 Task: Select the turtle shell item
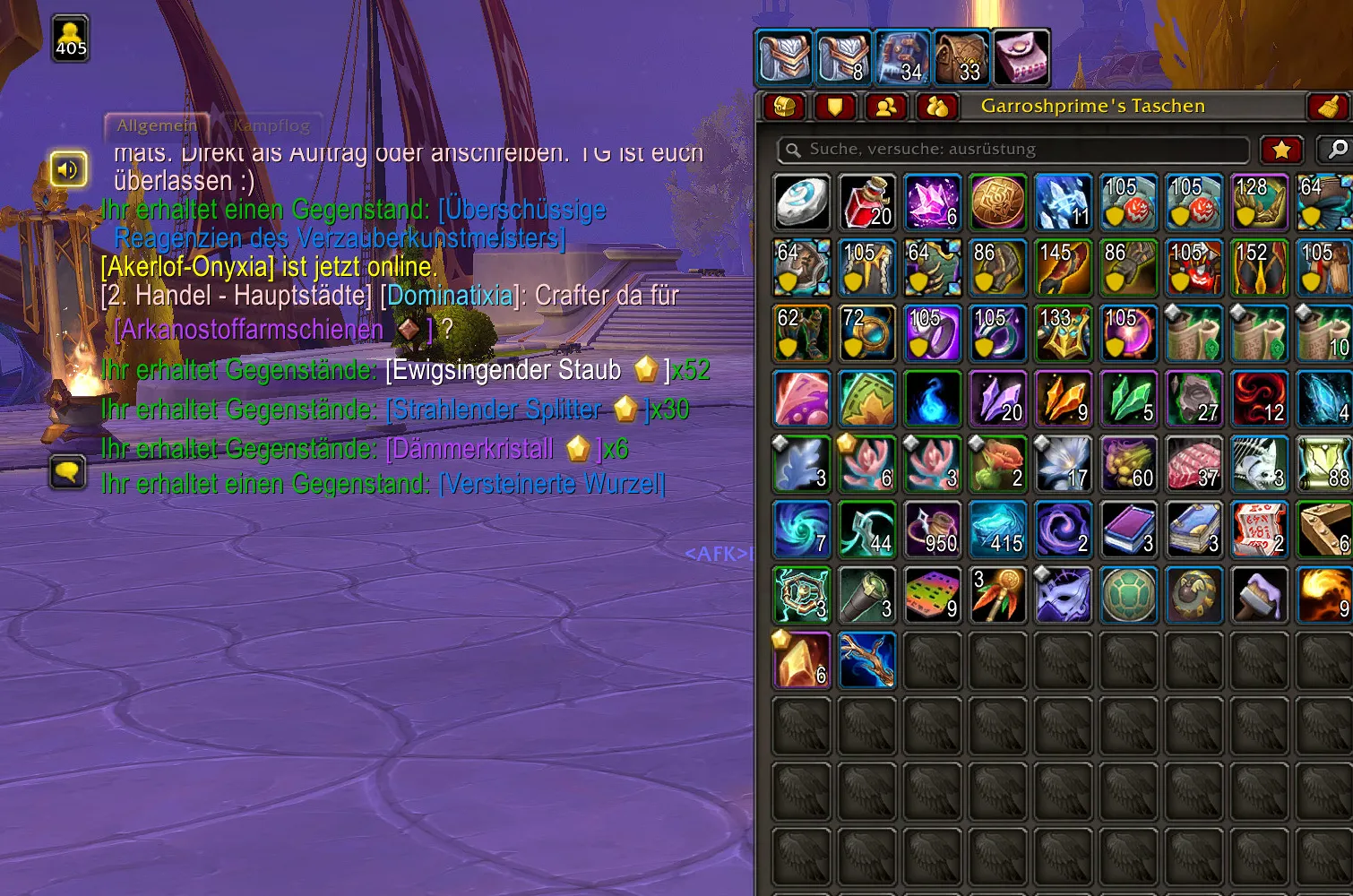pyautogui.click(x=1129, y=595)
